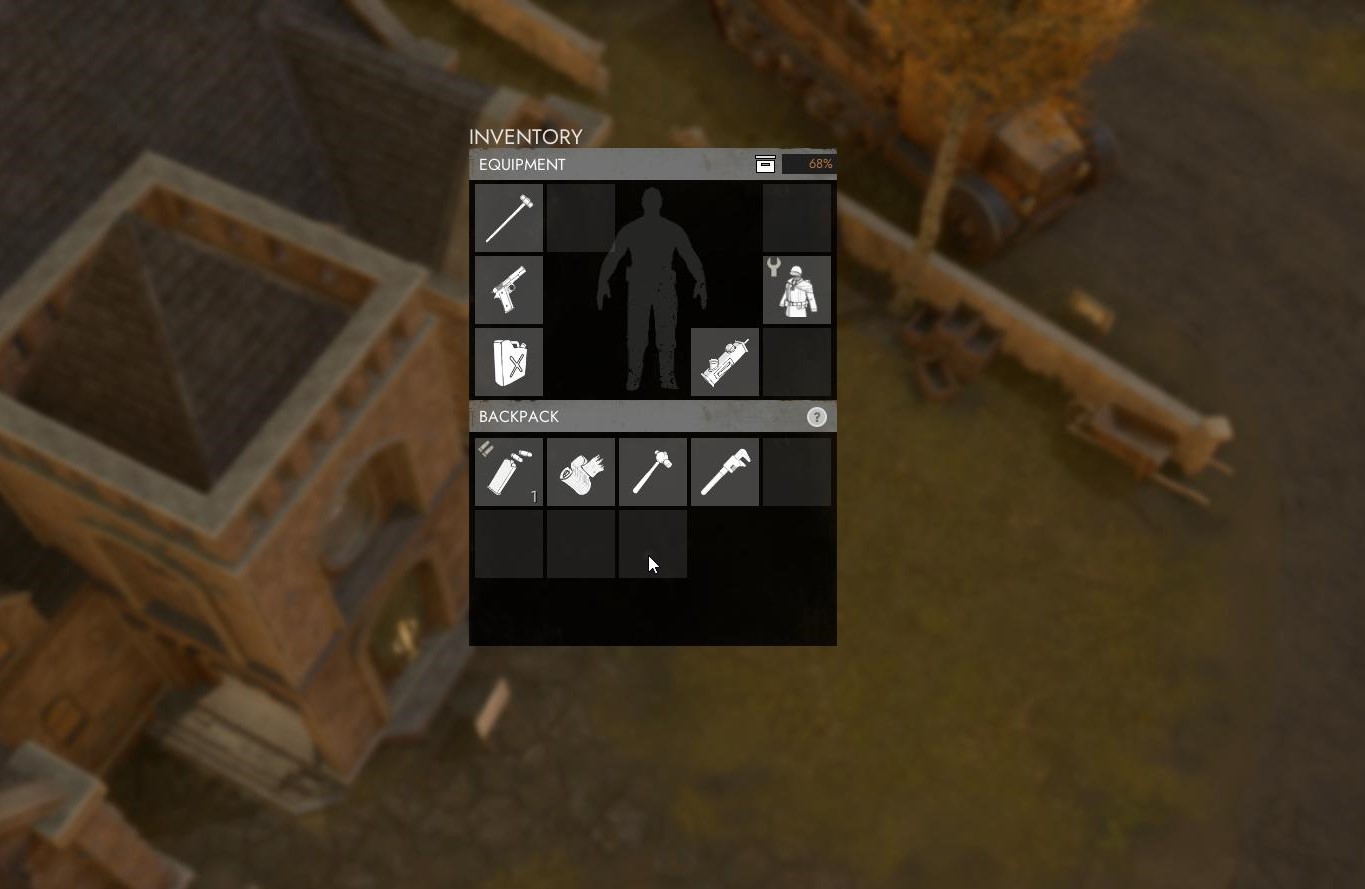
Task: Open the storage box icon on the Equipment header
Action: (x=765, y=163)
